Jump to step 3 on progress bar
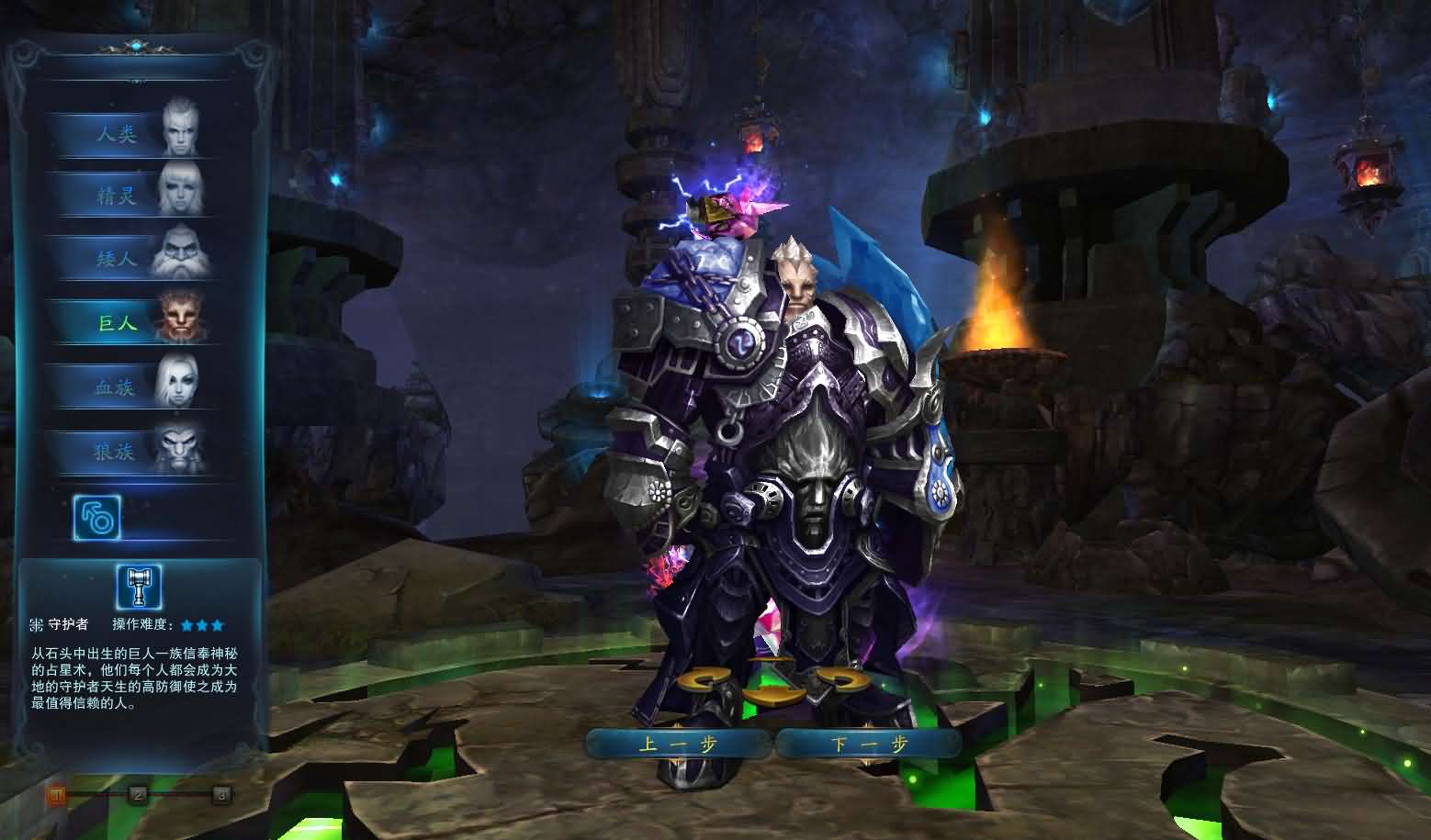The width and height of the screenshot is (1431, 840). click(220, 794)
